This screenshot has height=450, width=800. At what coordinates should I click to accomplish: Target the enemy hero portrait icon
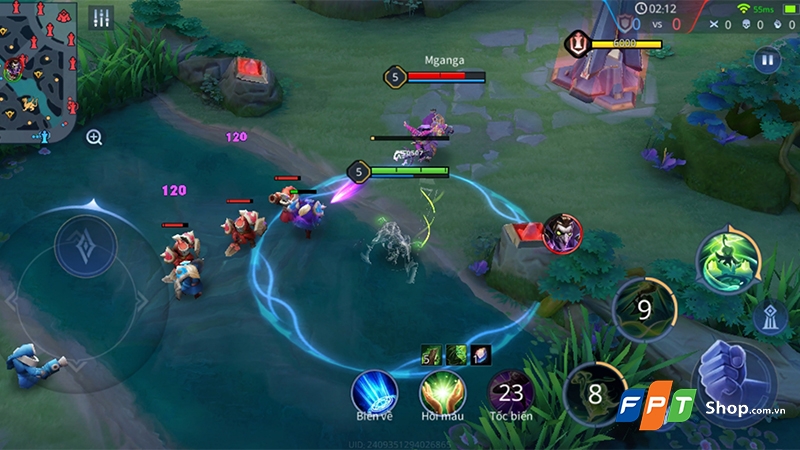(563, 233)
